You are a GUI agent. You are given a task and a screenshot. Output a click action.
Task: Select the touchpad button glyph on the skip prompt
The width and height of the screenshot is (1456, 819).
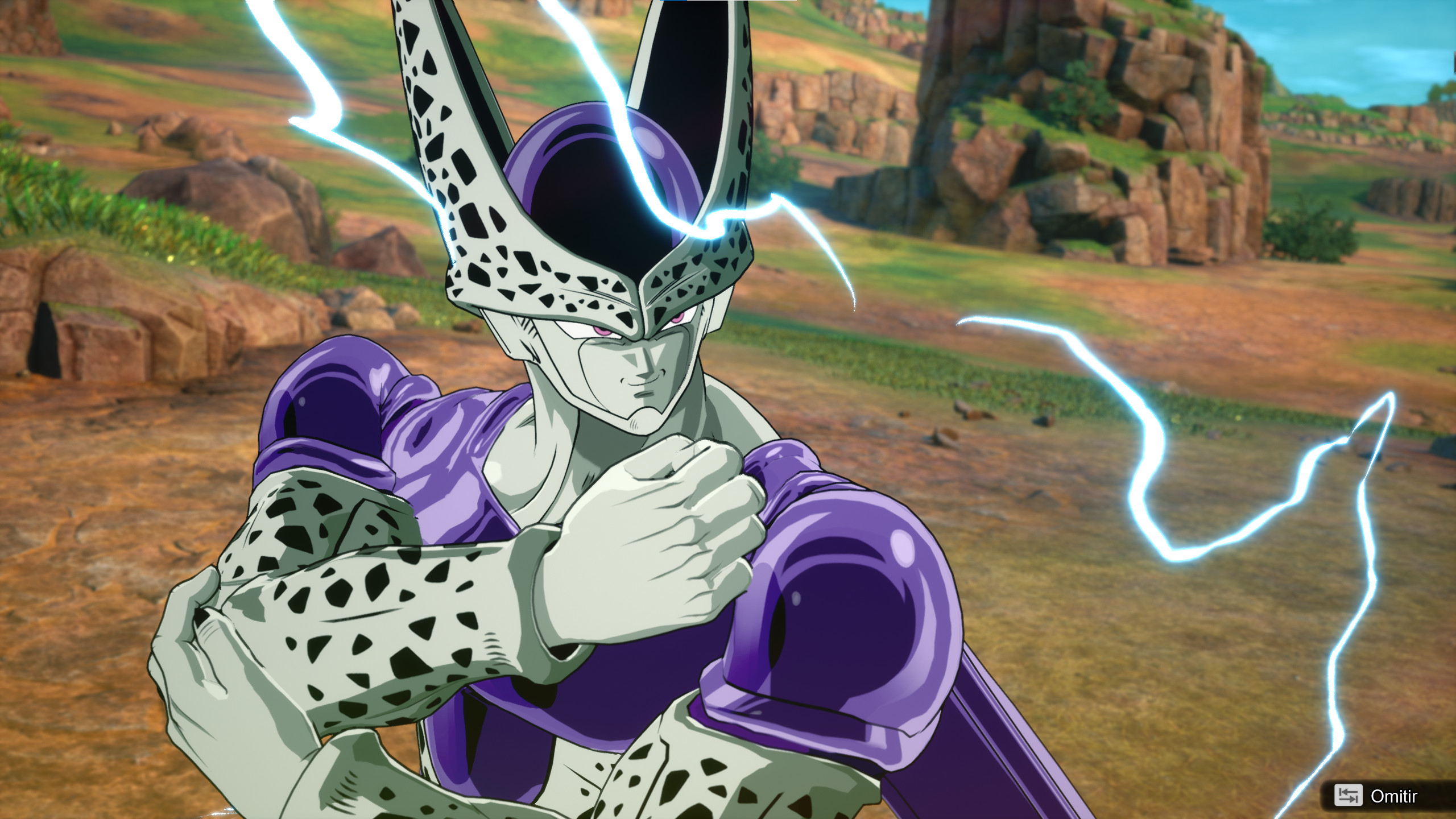pyautogui.click(x=1348, y=795)
